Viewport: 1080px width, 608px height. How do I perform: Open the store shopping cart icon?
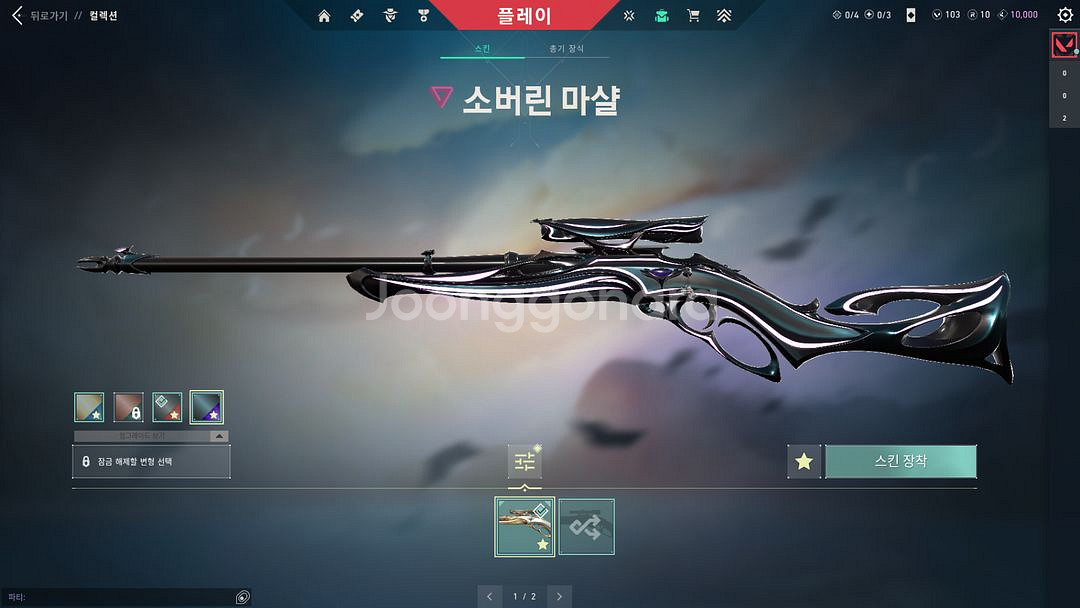tap(692, 16)
